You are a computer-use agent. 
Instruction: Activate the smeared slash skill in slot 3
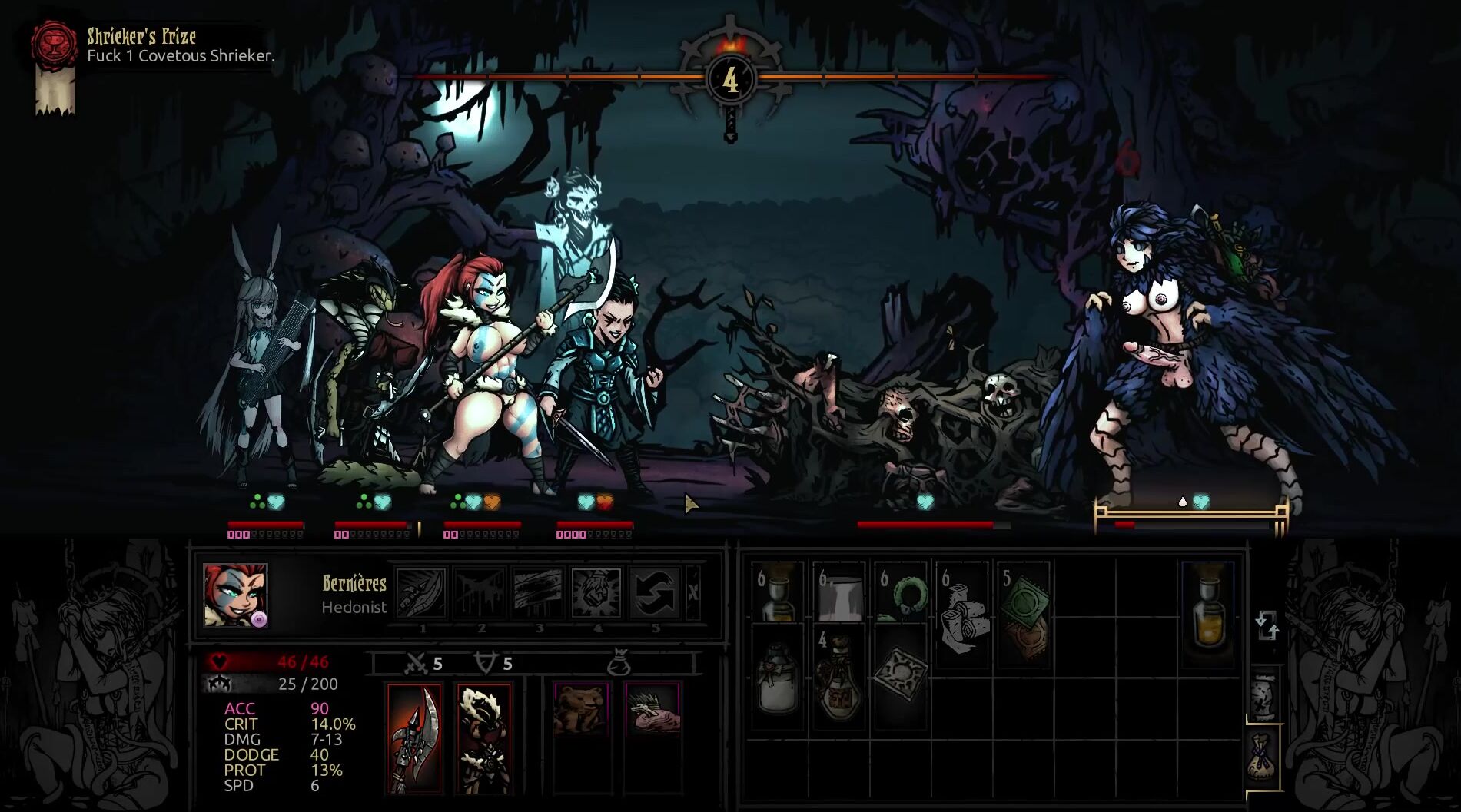pyautogui.click(x=538, y=592)
